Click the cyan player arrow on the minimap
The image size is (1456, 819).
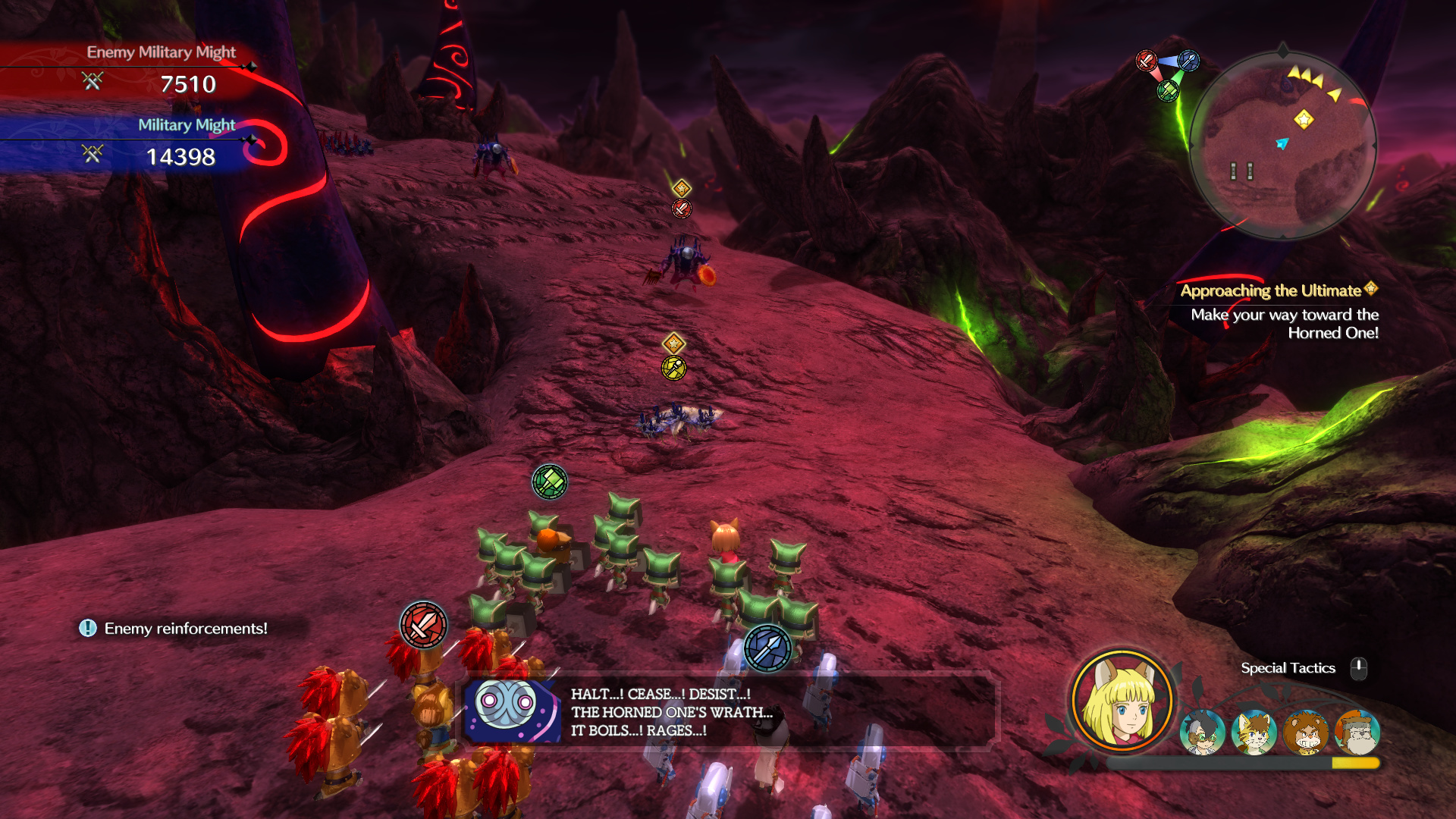coord(1282,143)
